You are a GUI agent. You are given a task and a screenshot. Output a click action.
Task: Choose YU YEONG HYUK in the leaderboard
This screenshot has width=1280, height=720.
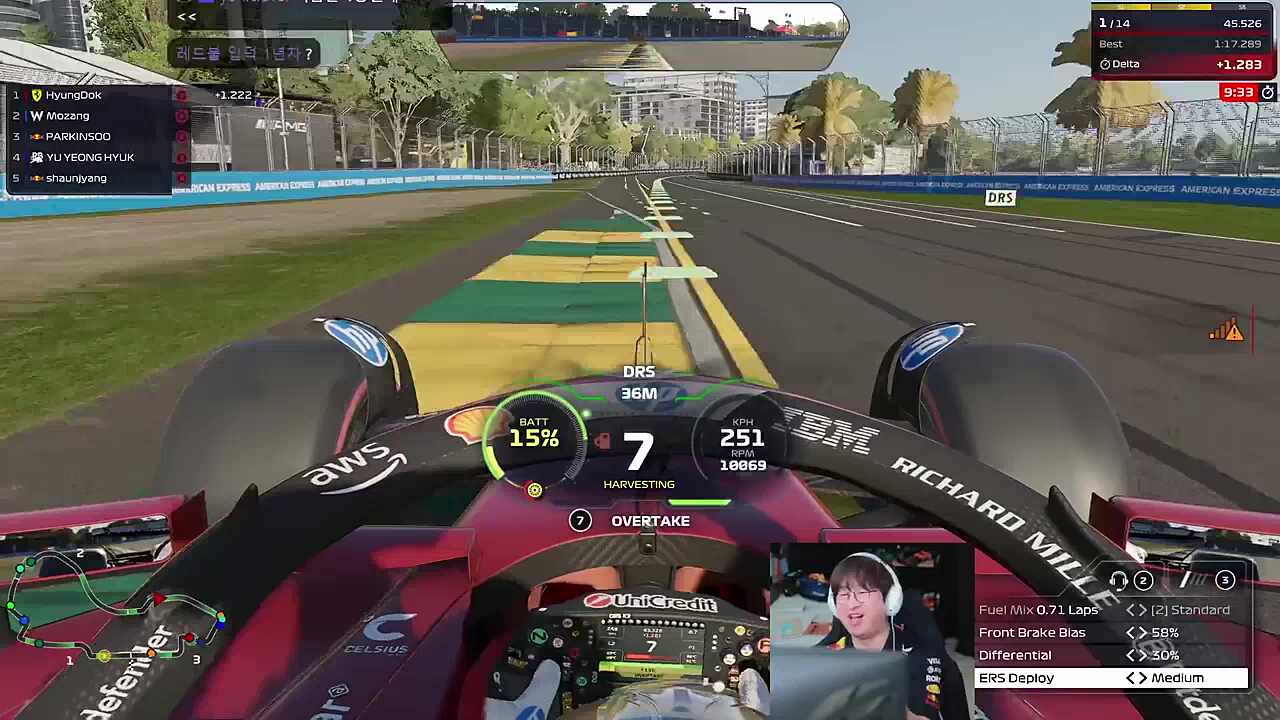(89, 158)
